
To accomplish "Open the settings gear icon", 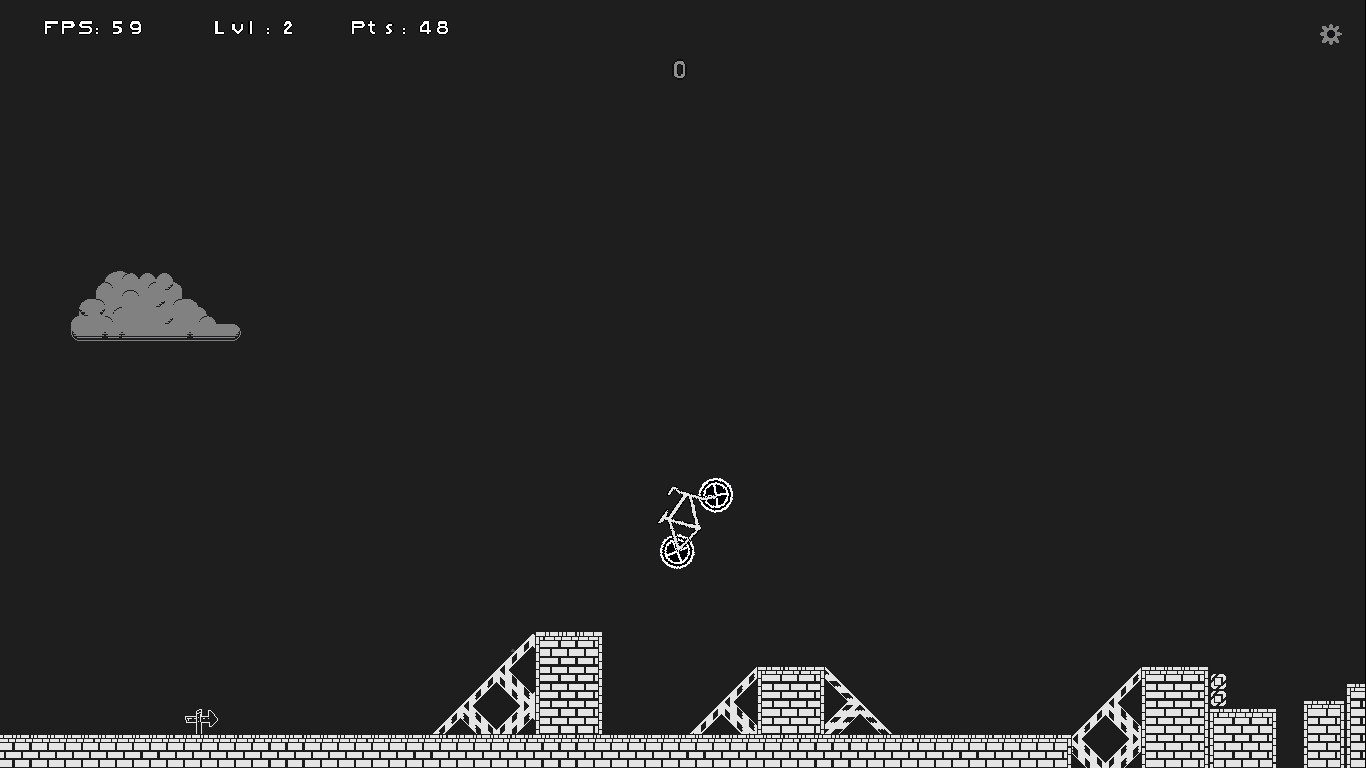I will (1330, 33).
